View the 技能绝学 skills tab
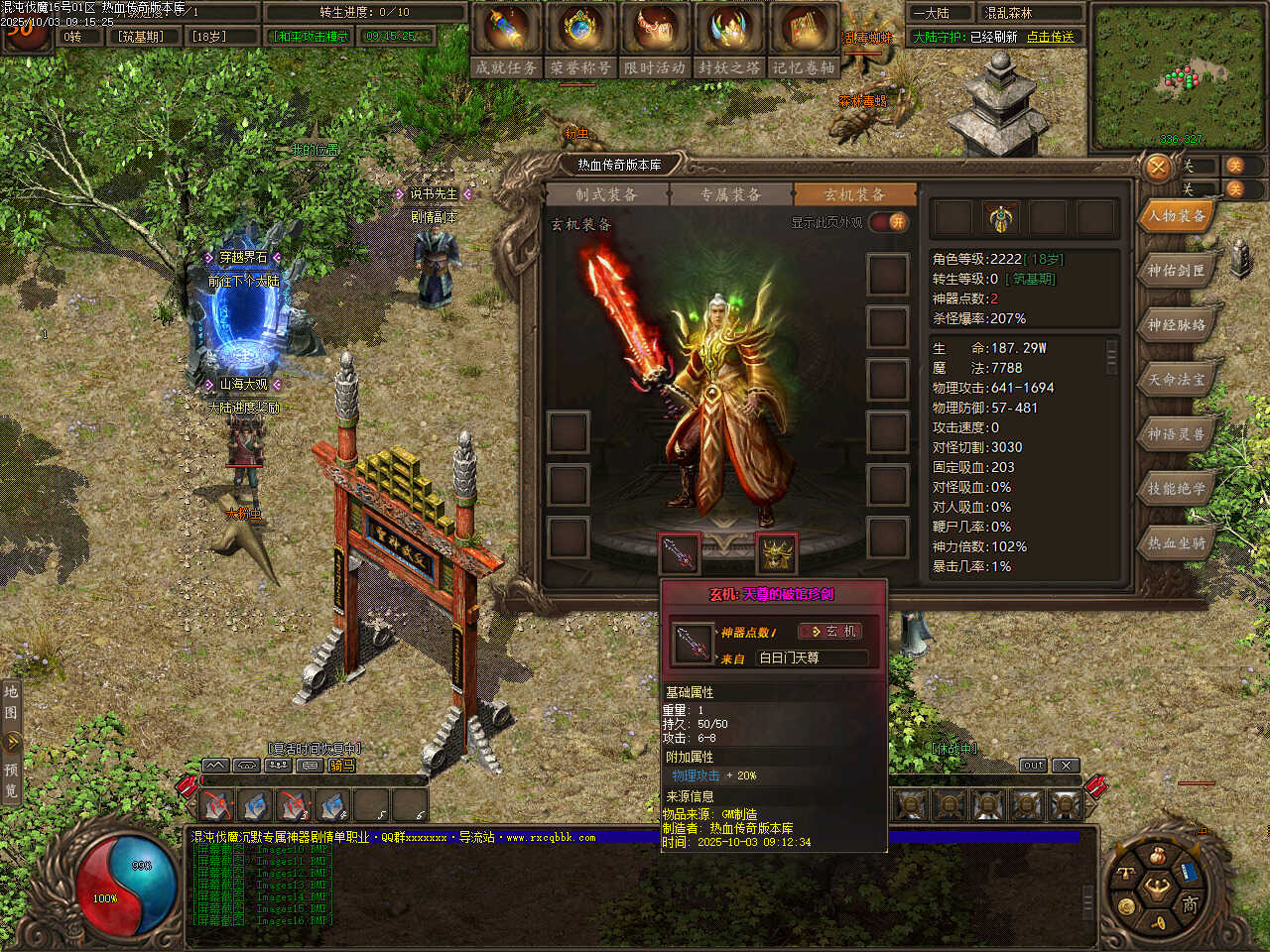The width and height of the screenshot is (1270, 952). [x=1176, y=488]
